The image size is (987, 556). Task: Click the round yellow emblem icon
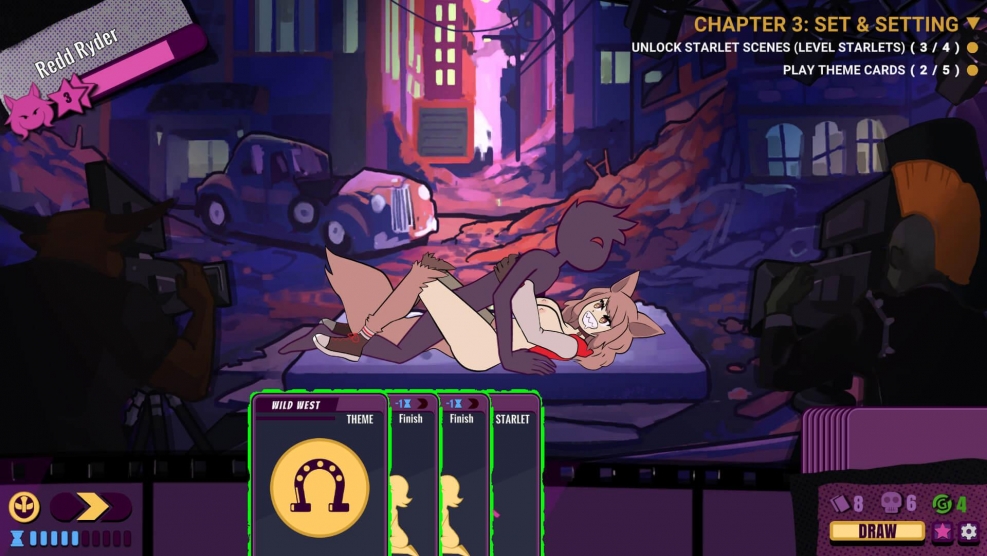tap(24, 507)
